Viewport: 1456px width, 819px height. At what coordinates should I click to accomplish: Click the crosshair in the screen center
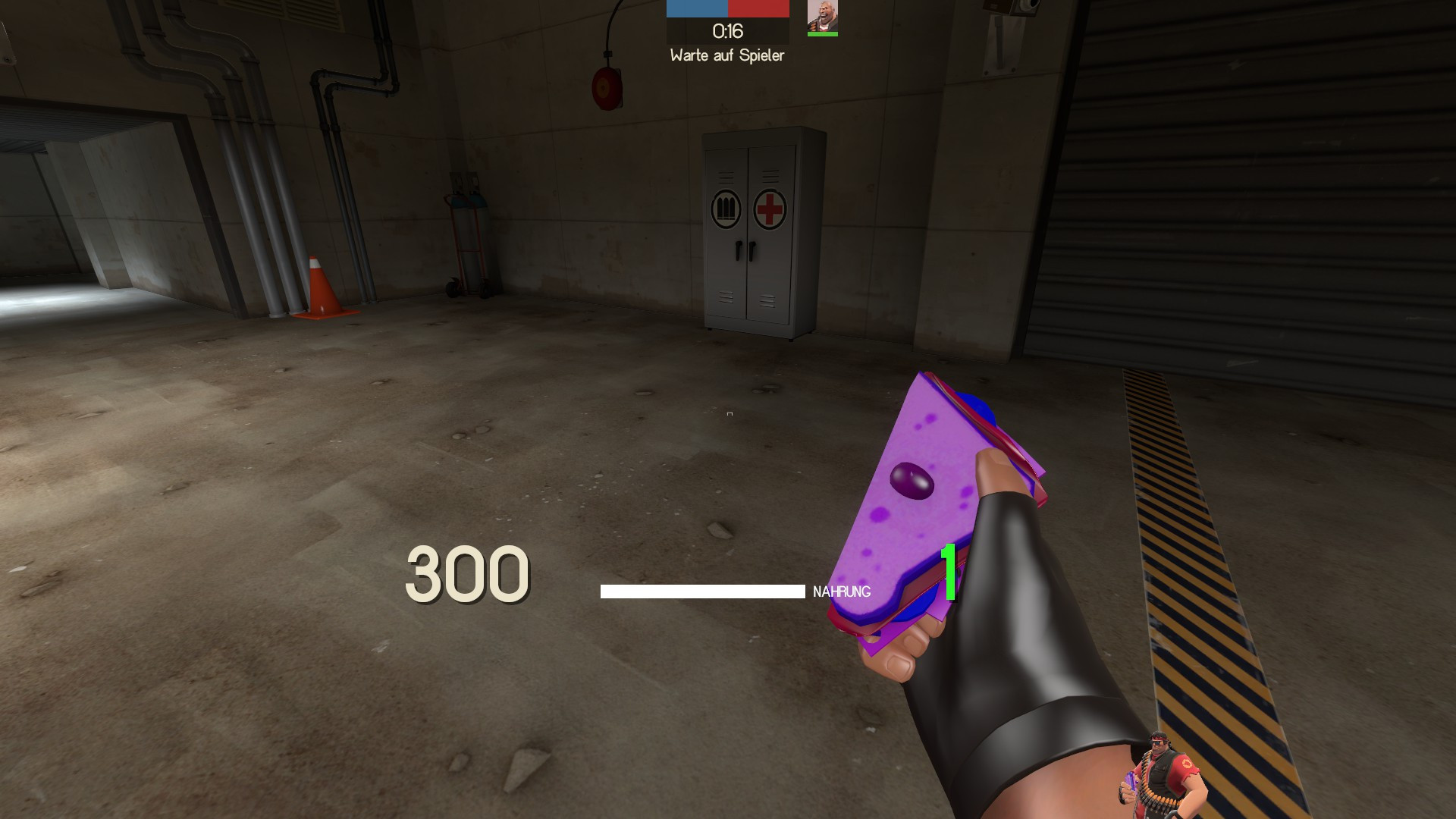(x=728, y=413)
